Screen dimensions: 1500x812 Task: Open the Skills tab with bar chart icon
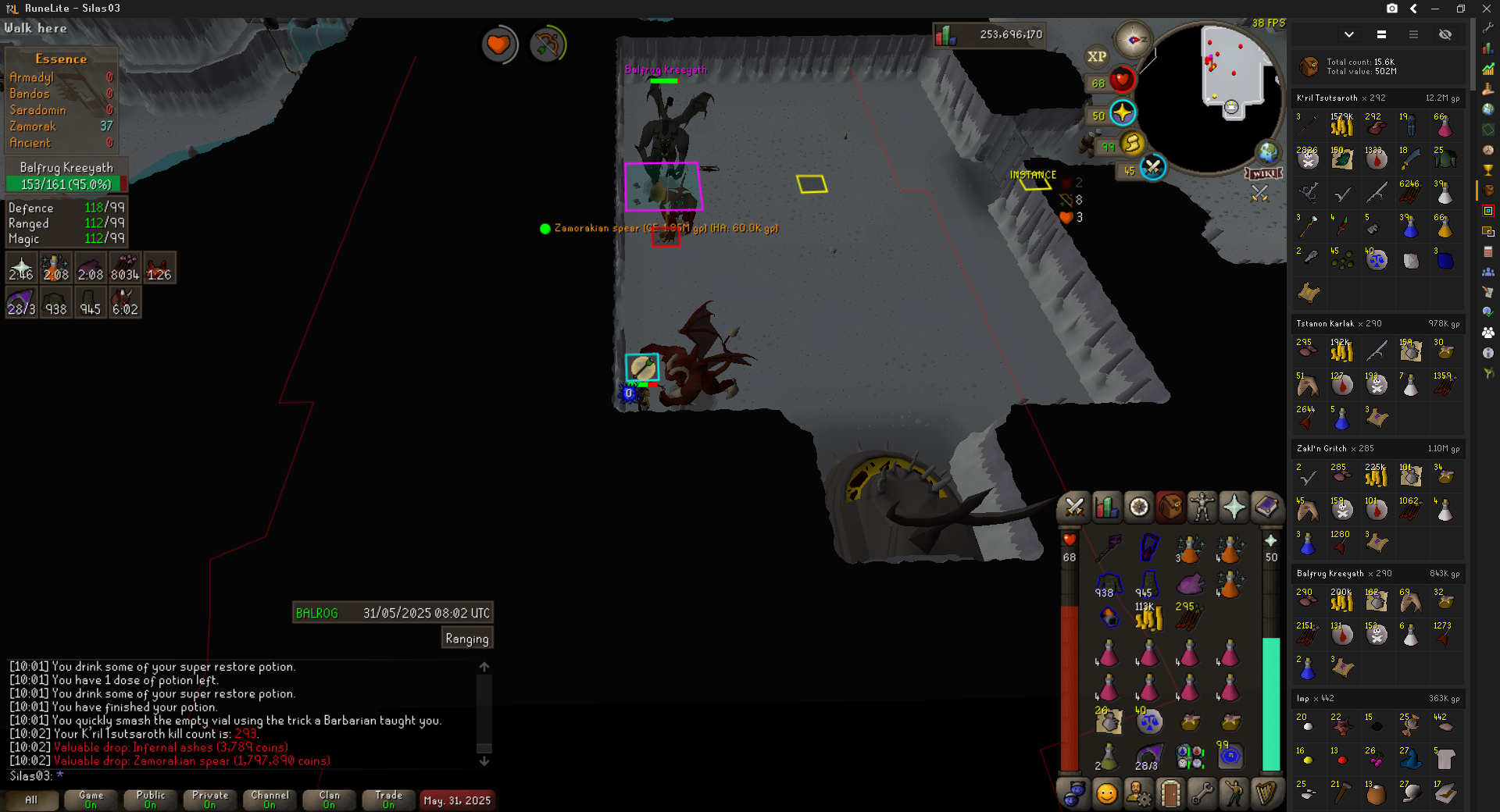pos(1106,508)
